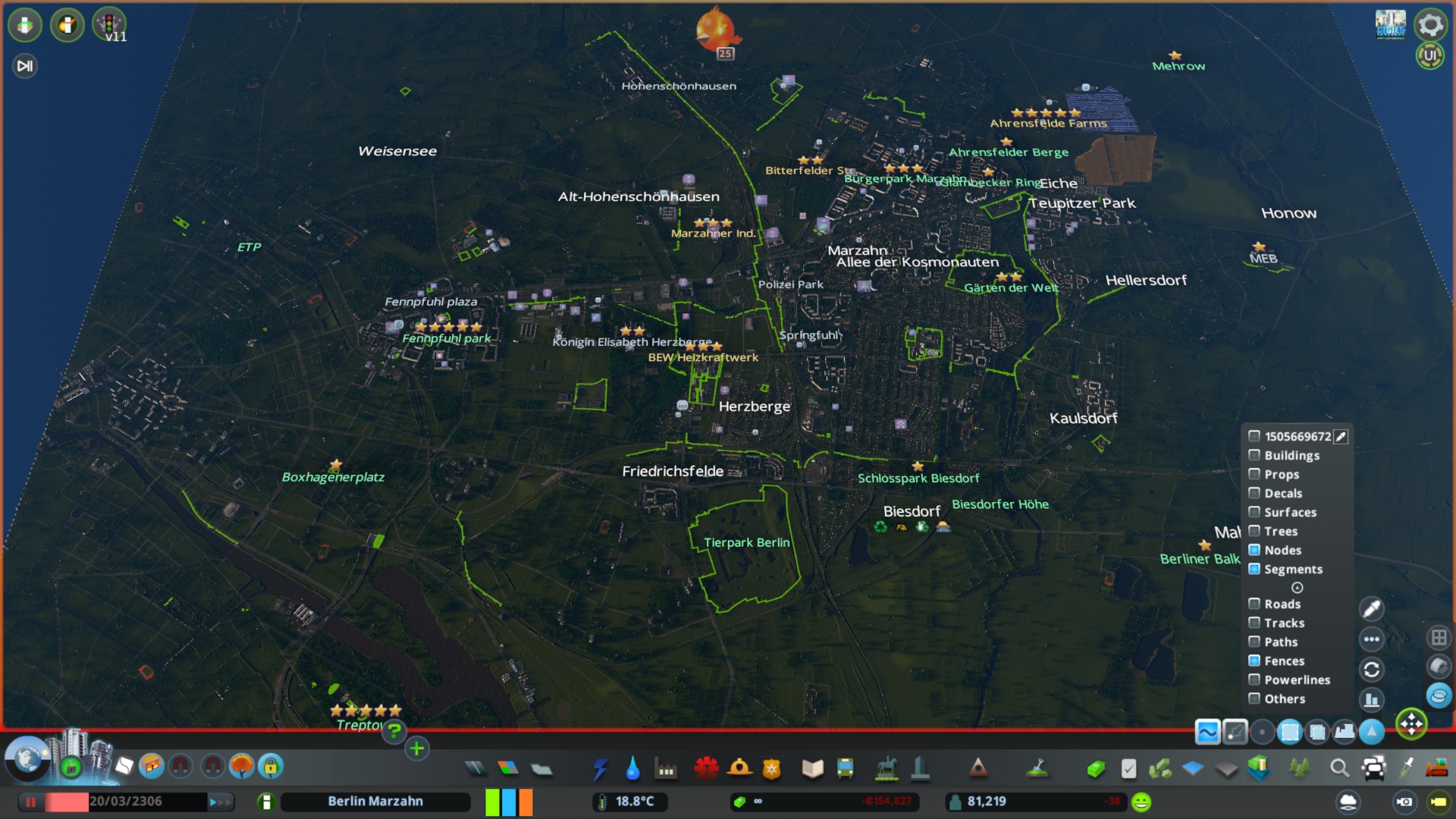Viewport: 1456px width, 819px height.
Task: Enable the Buildings filter checkbox
Action: pyautogui.click(x=1255, y=455)
